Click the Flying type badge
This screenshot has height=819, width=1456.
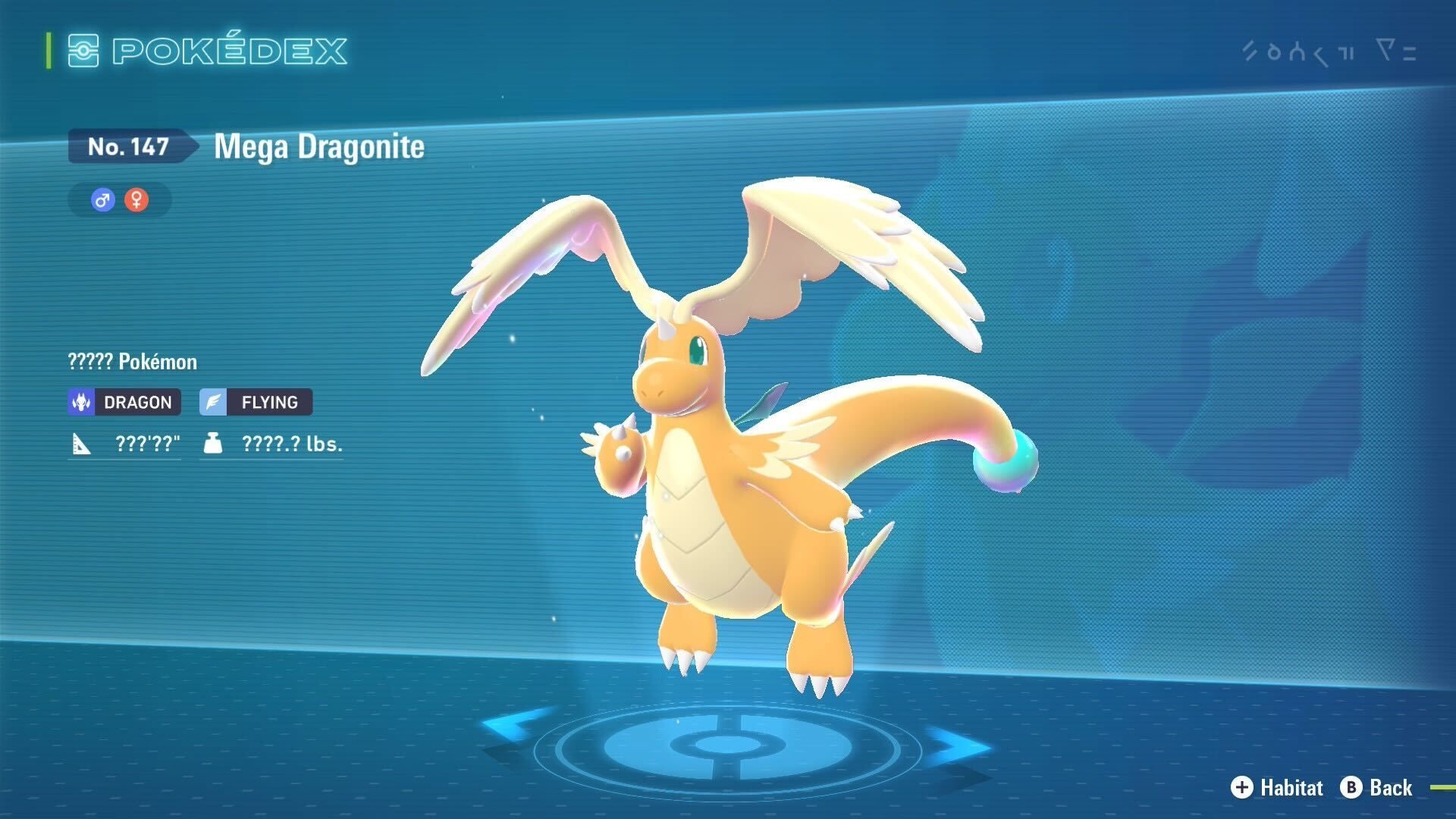[x=256, y=402]
